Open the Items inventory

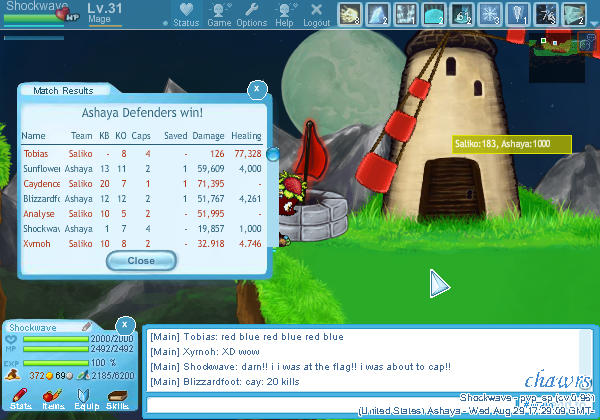[54, 399]
